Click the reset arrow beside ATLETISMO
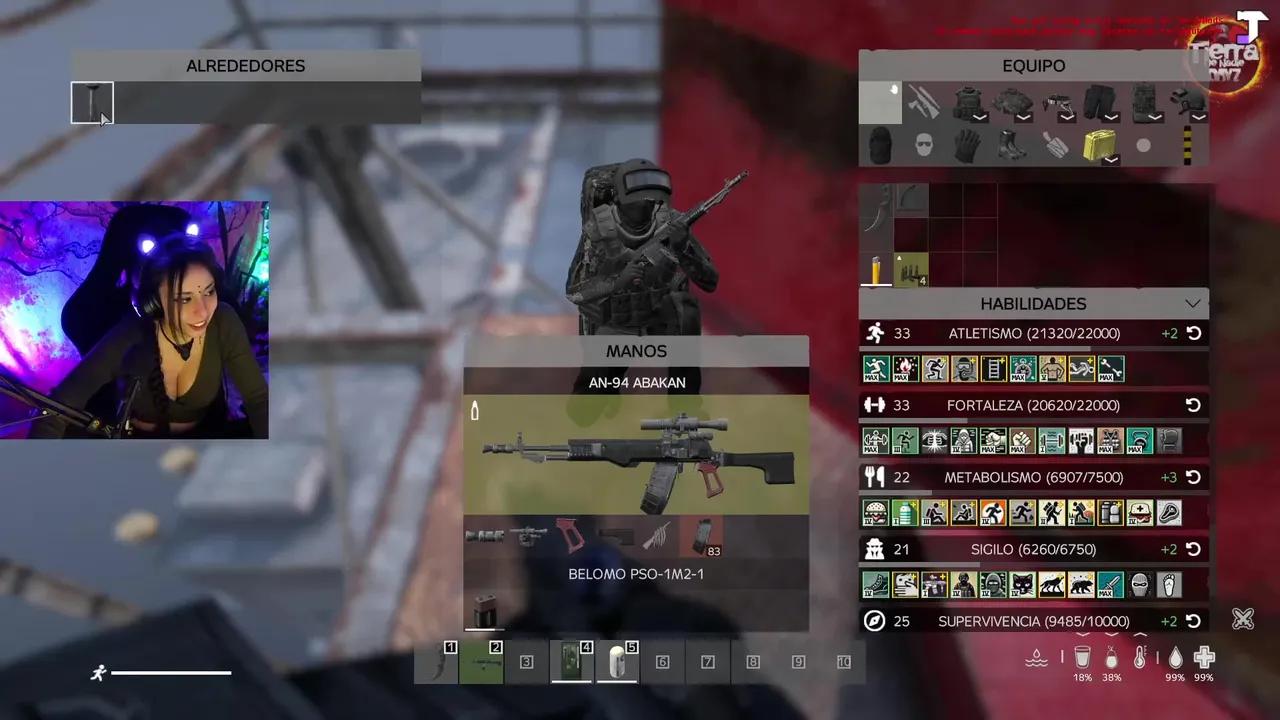The width and height of the screenshot is (1280, 720). 1194,333
